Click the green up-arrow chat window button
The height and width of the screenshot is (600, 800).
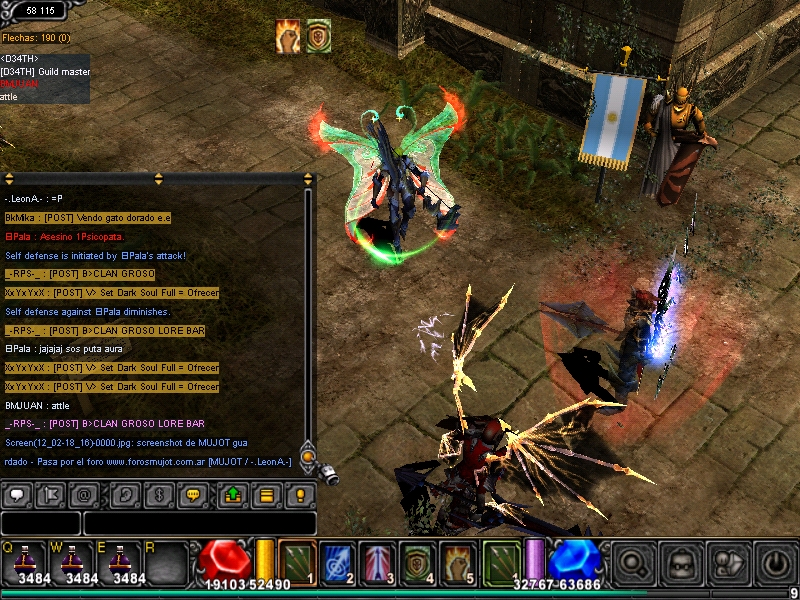[232, 495]
